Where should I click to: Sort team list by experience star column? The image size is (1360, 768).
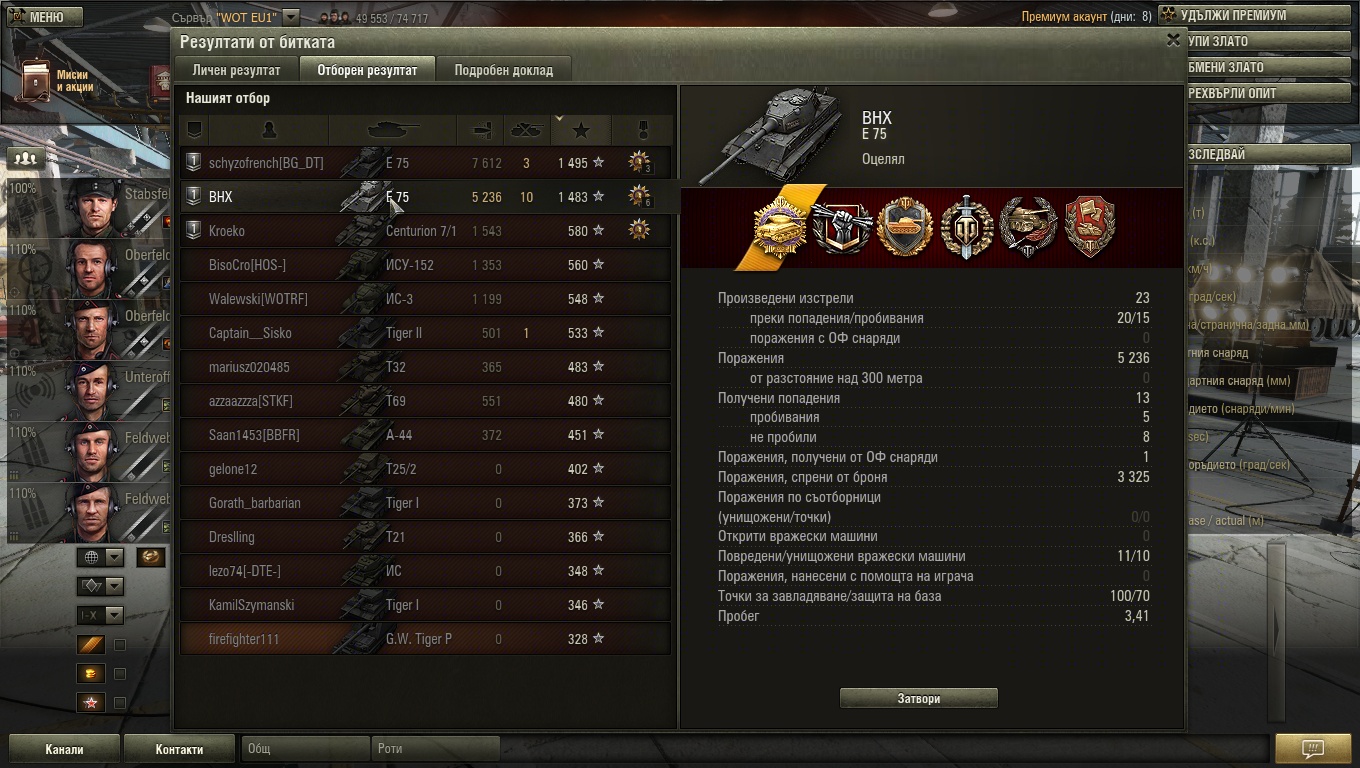click(581, 130)
